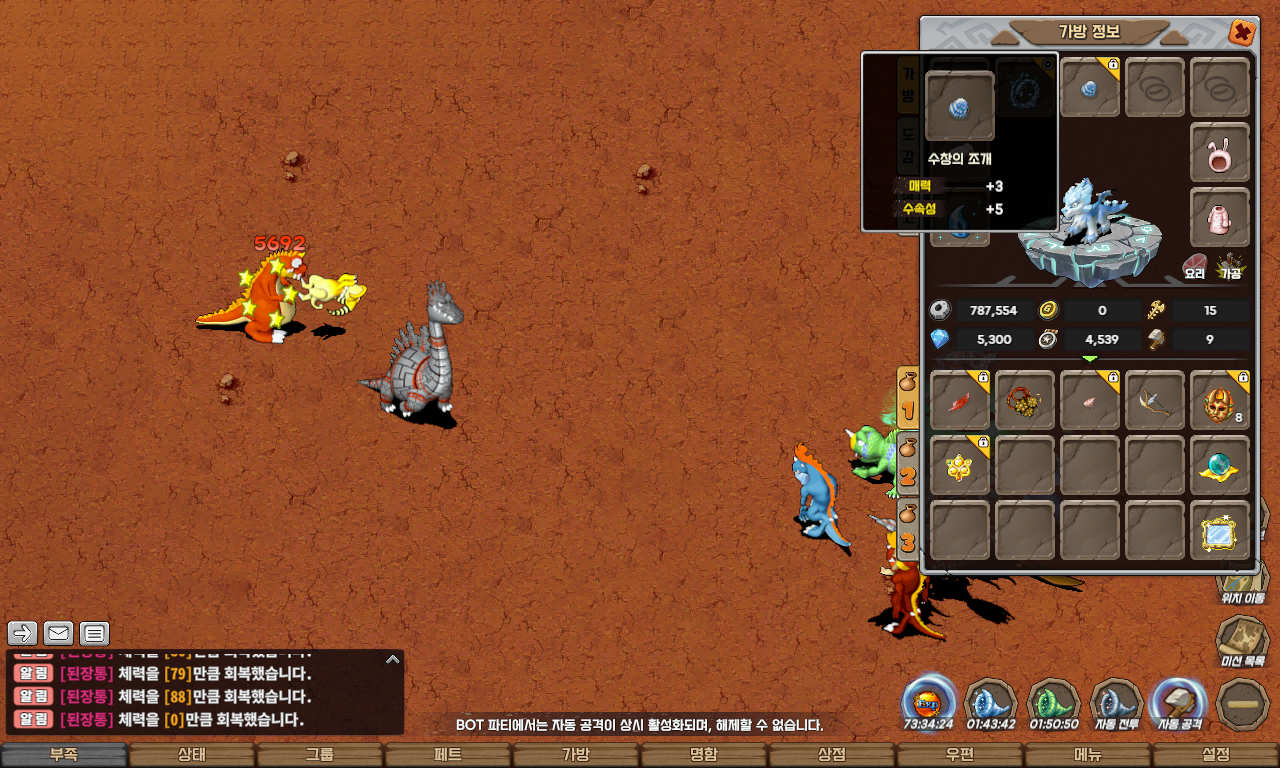Select the bow item in the bag
Image resolution: width=1280 pixels, height=768 pixels.
[1155, 400]
